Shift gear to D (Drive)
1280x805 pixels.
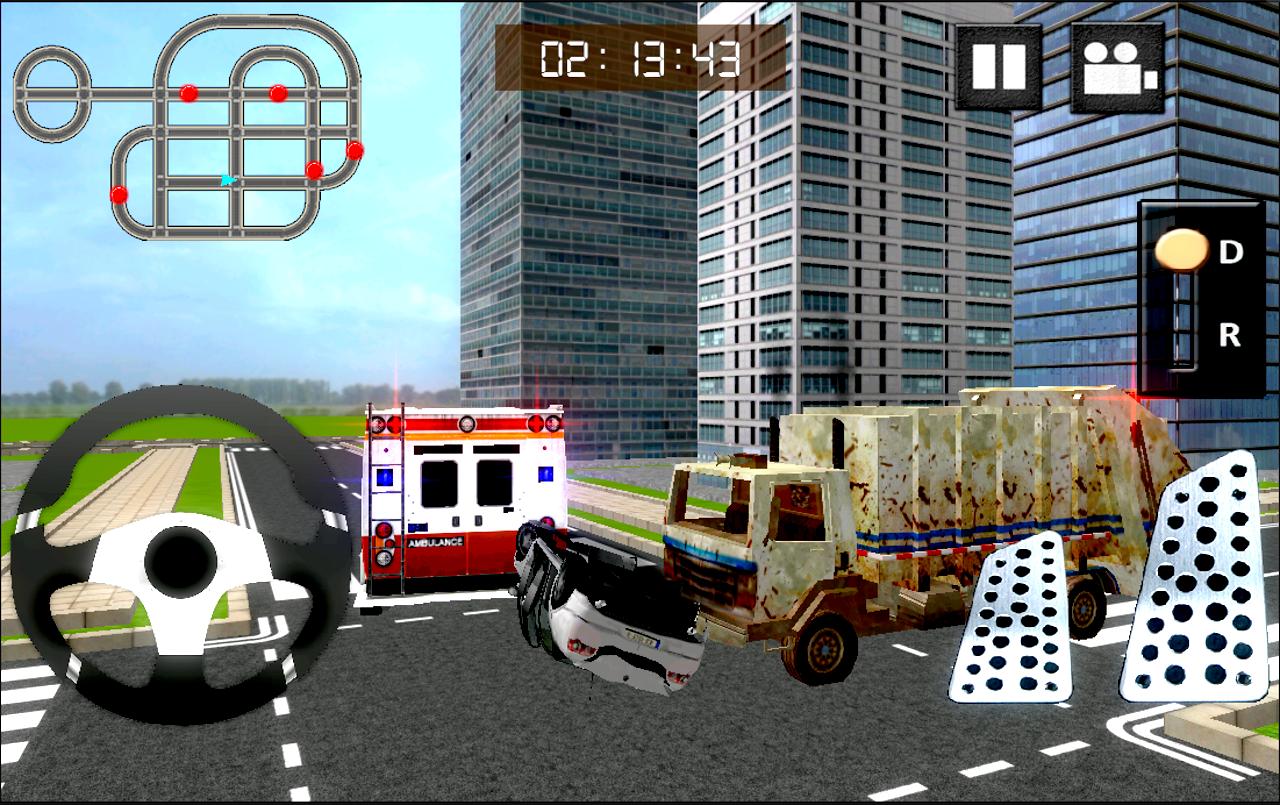click(1231, 252)
